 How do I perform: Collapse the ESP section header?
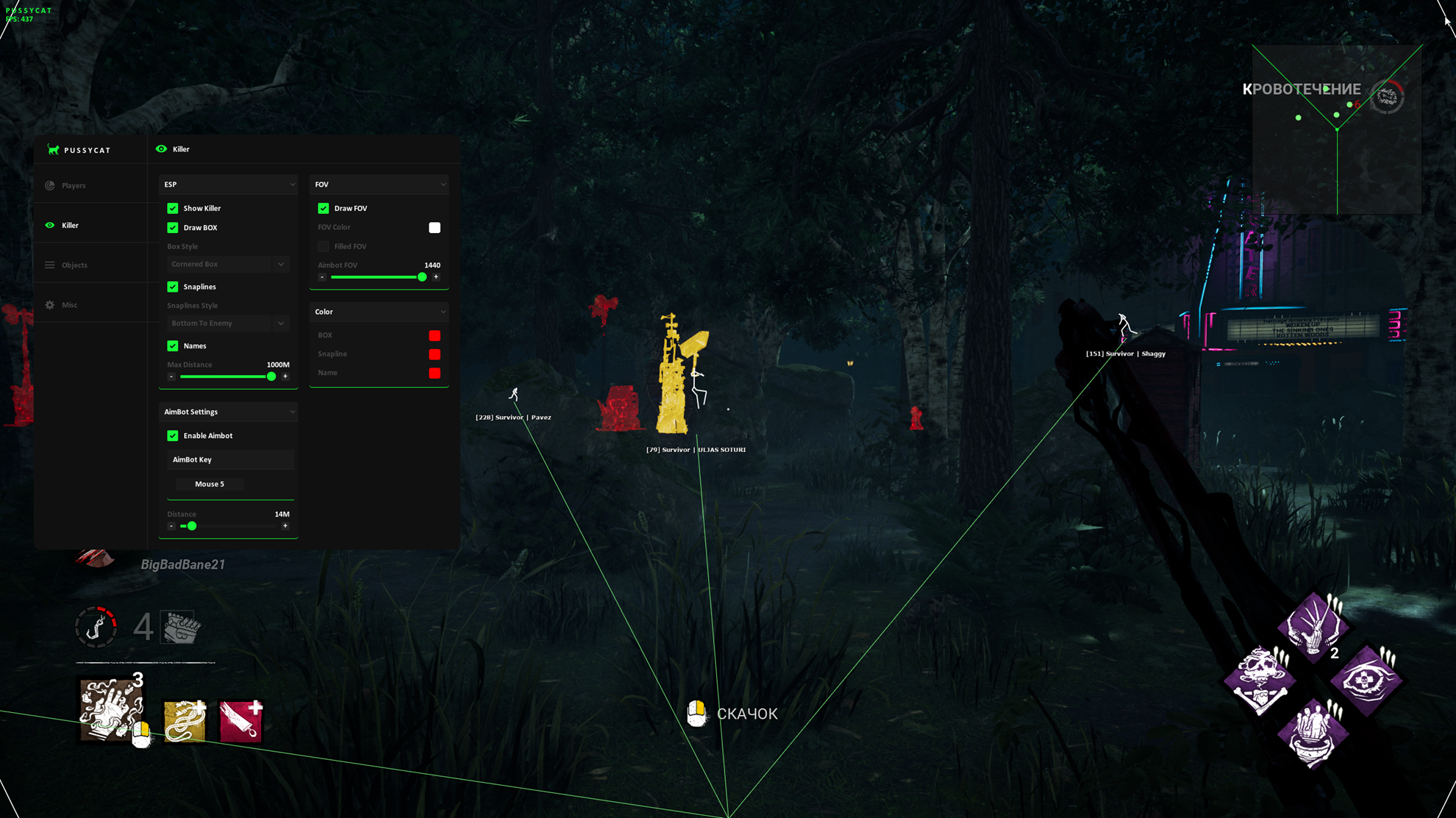pos(229,184)
